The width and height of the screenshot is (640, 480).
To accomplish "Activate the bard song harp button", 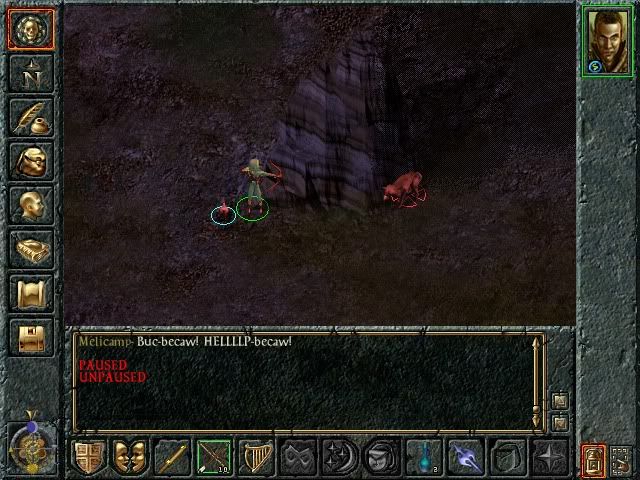I will 255,458.
